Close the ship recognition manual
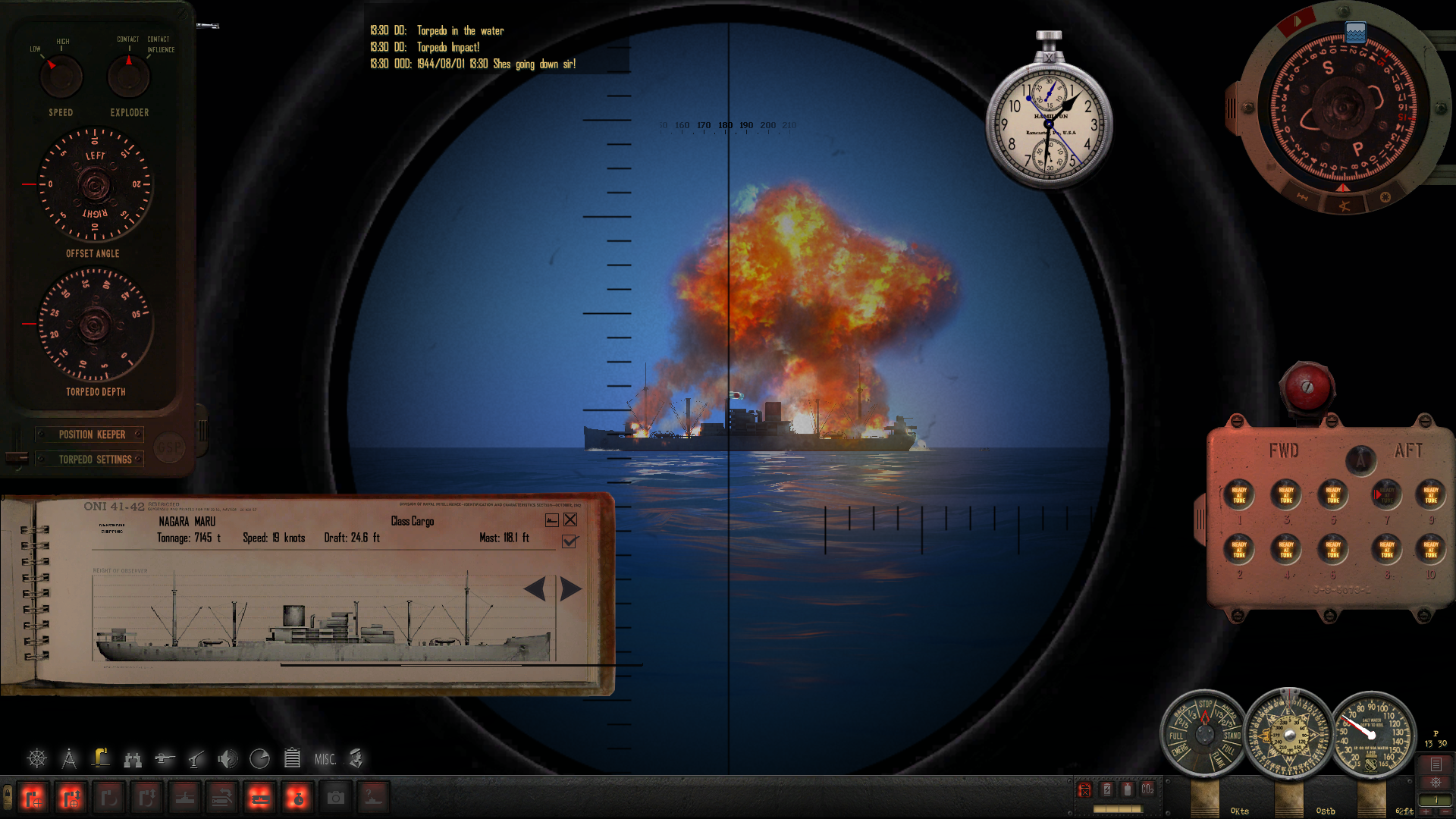The width and height of the screenshot is (1456, 819). coord(570,519)
